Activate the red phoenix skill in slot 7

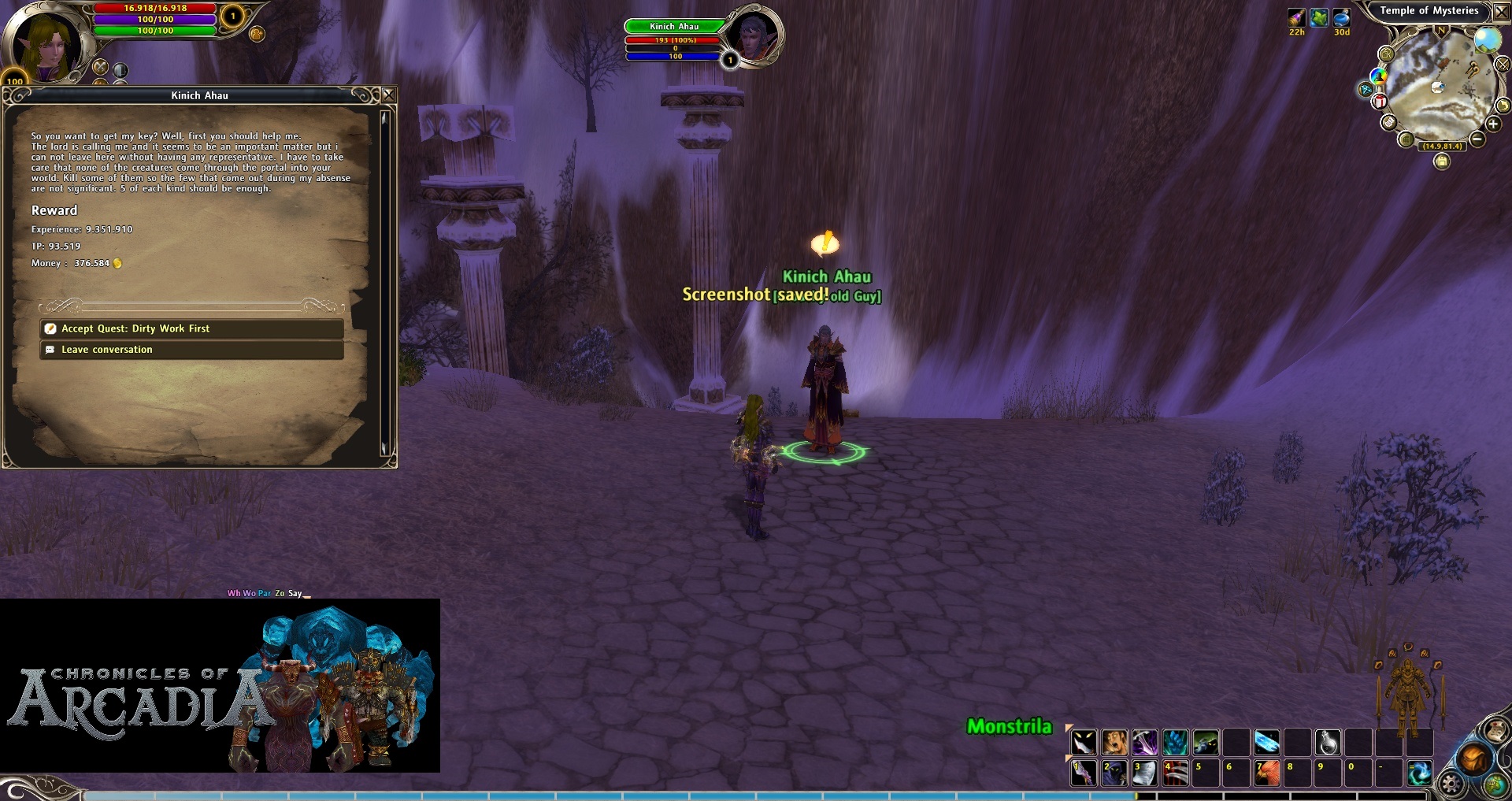coord(1266,773)
